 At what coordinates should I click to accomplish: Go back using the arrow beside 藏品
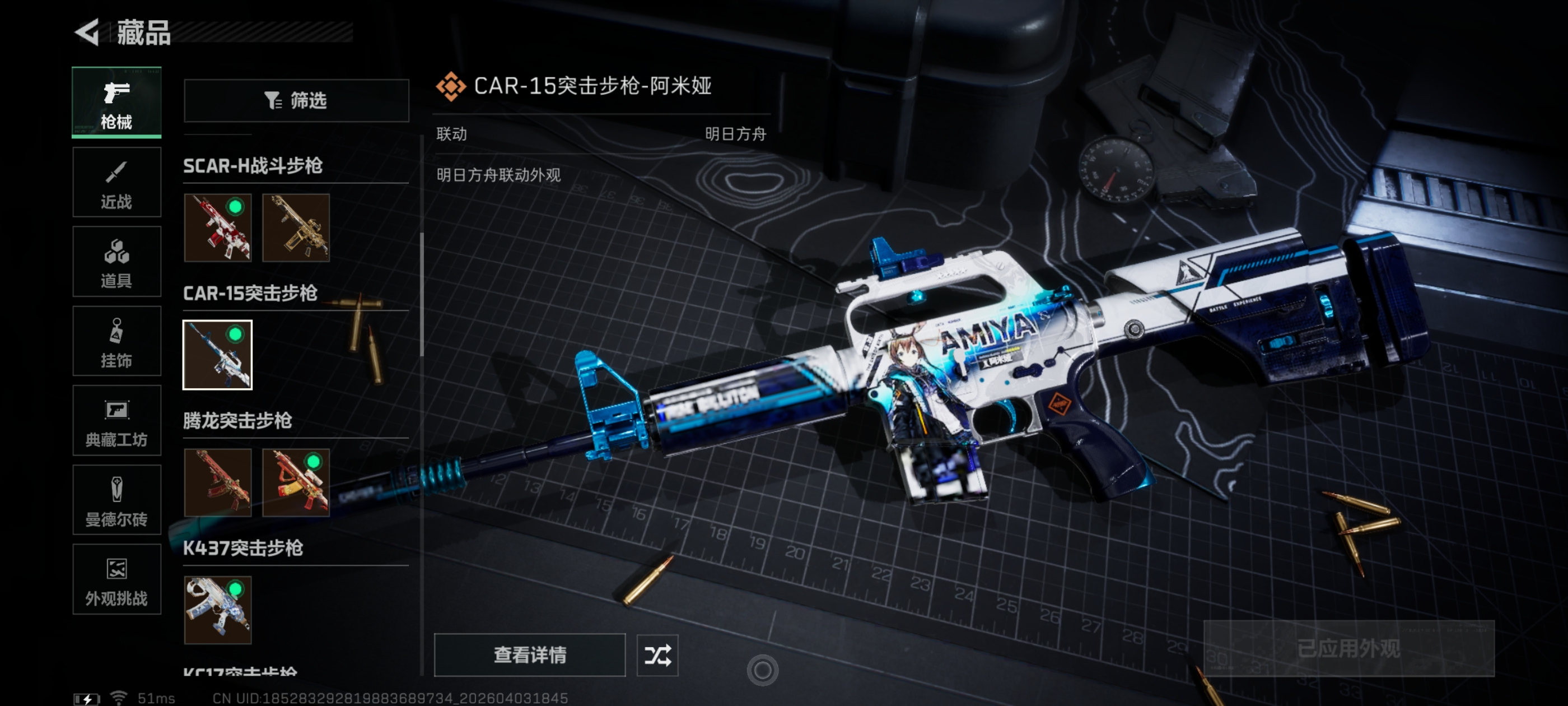pos(87,32)
